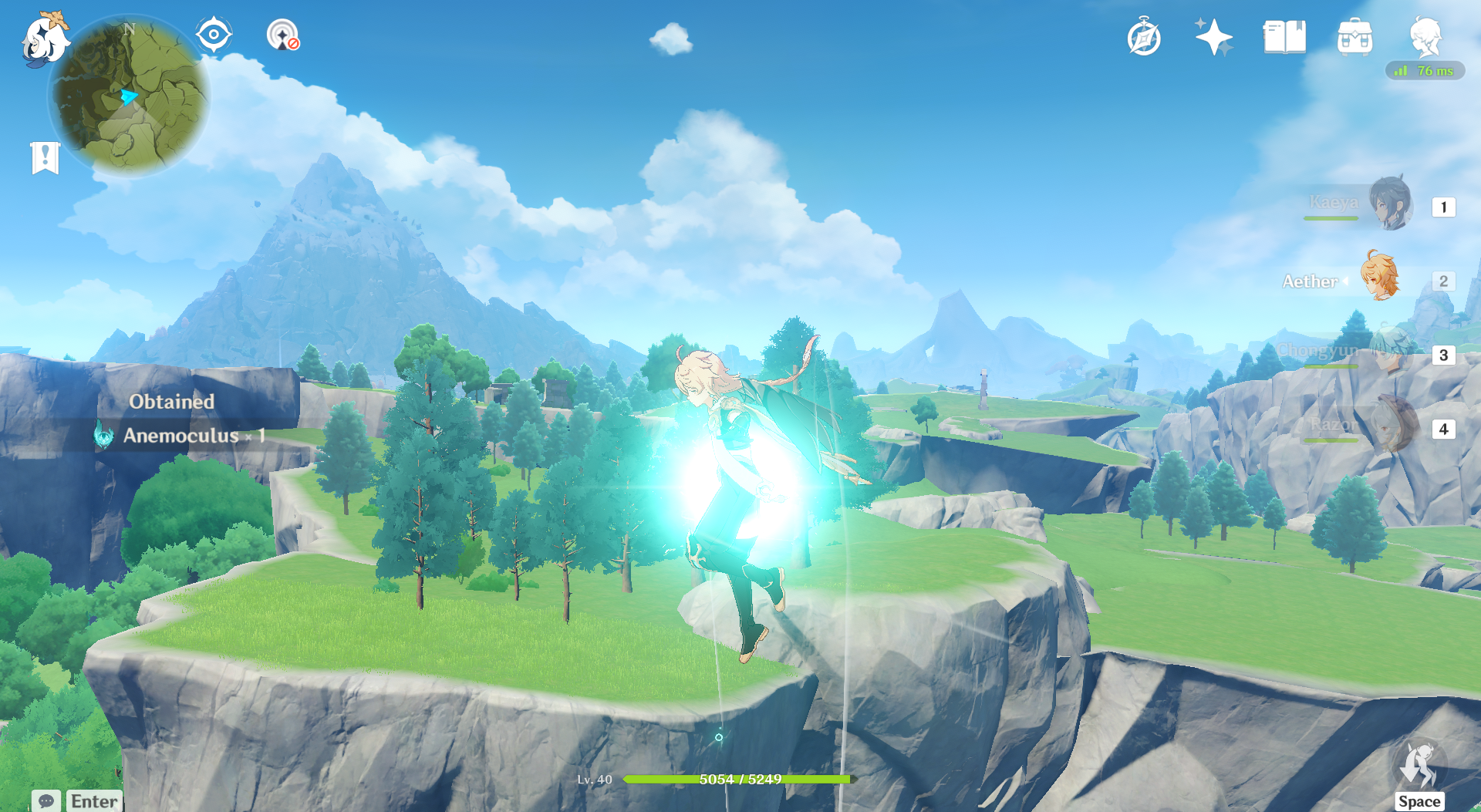The image size is (1481, 812).
Task: Switch to party member Kaeya
Action: click(1391, 204)
